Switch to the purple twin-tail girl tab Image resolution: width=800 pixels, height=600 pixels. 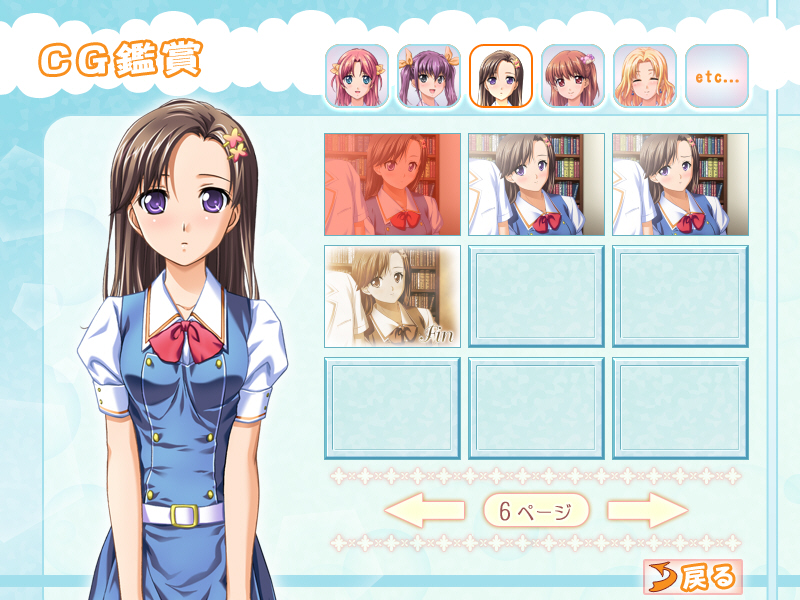(428, 76)
